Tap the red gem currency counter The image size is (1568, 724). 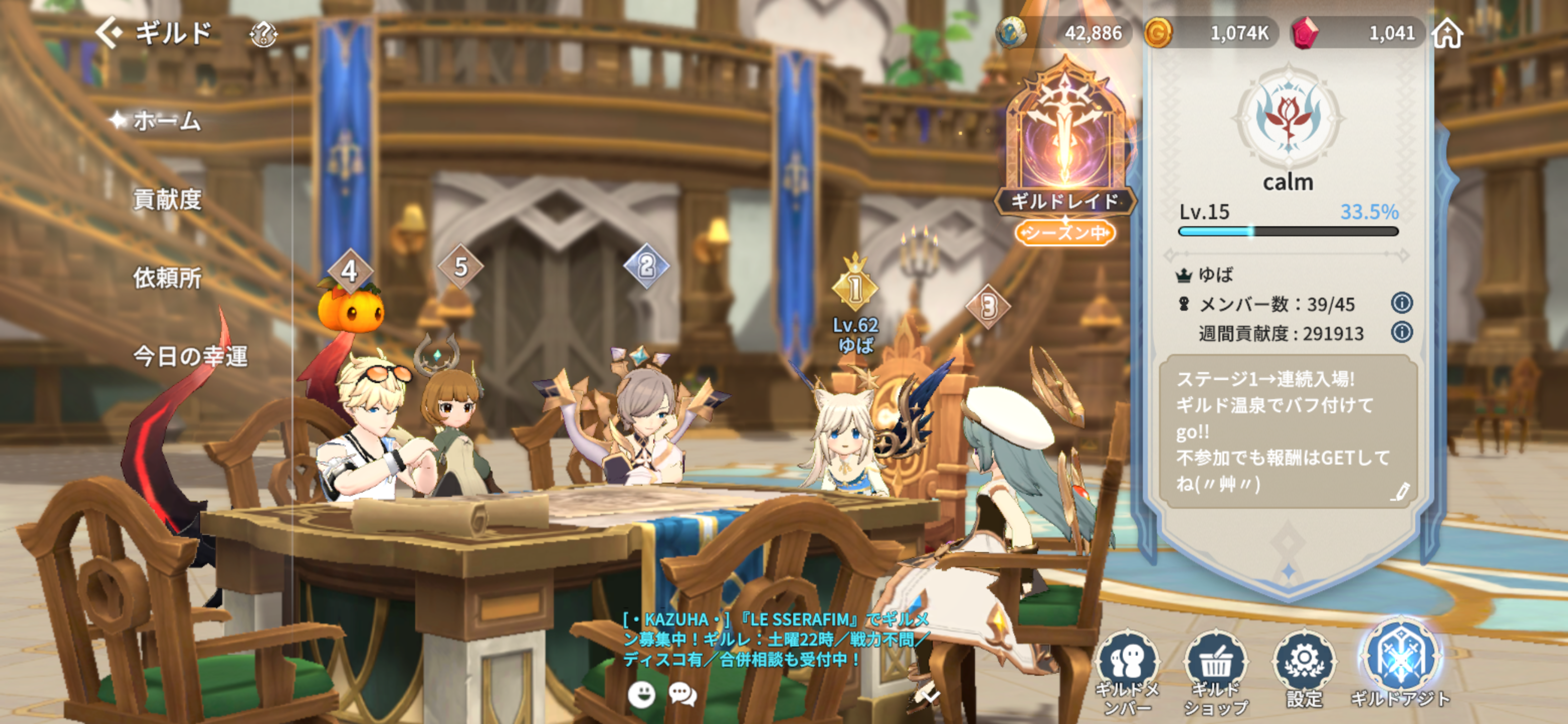pos(1357,33)
